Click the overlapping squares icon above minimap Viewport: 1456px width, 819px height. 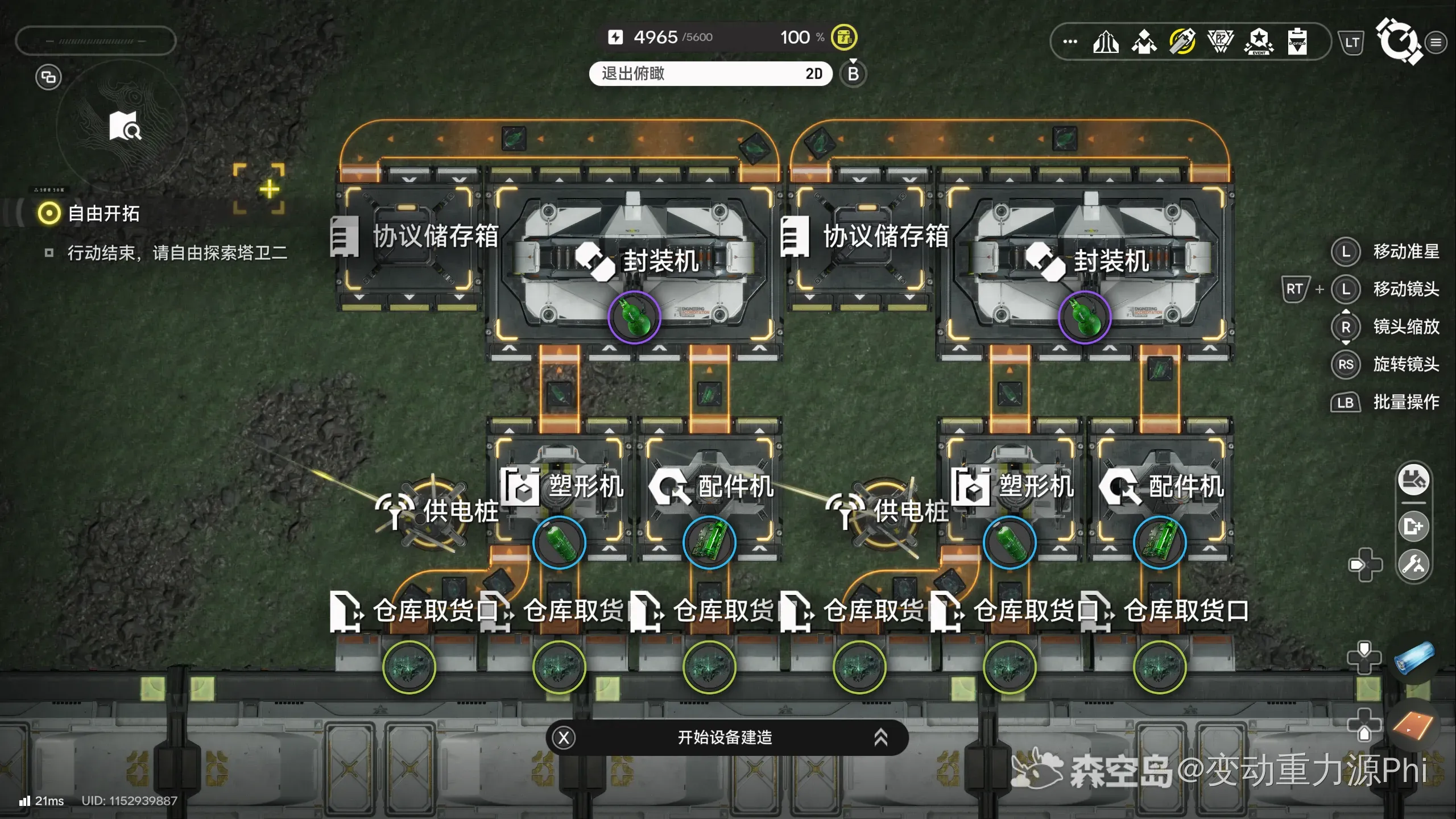(x=48, y=77)
